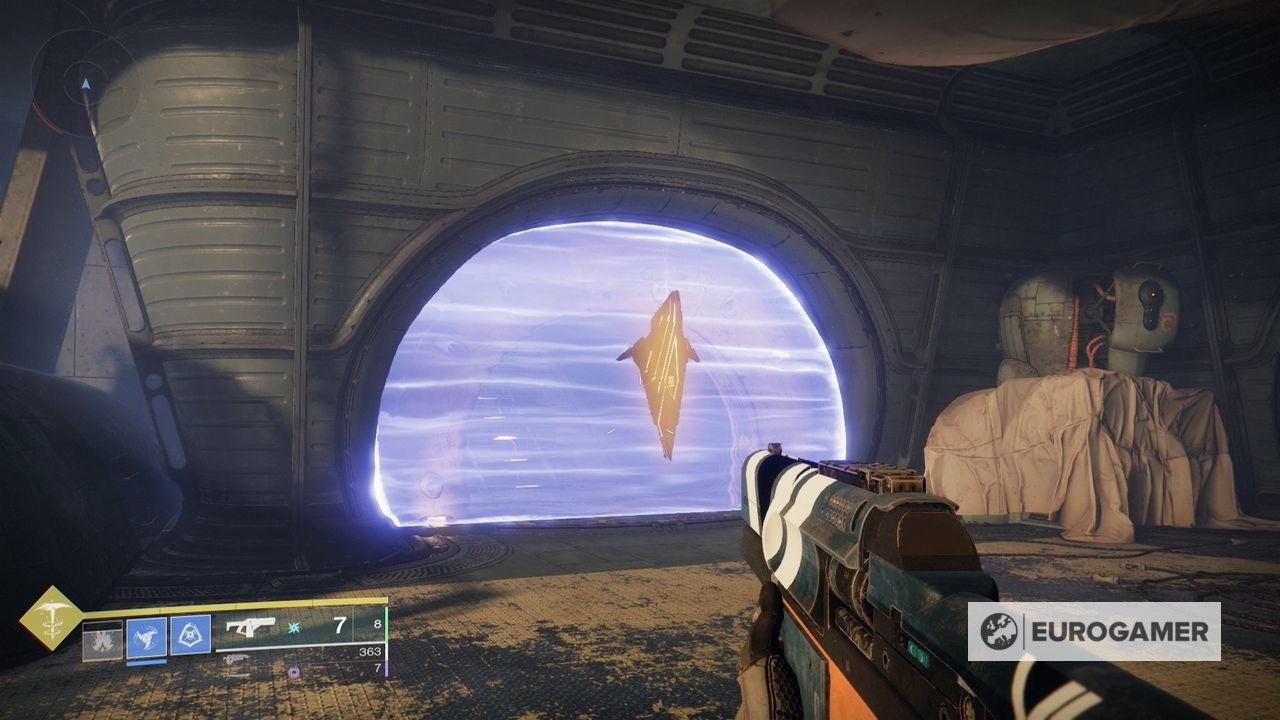Expand the class ability cooldown panel
The width and height of the screenshot is (1280, 720).
click(187, 636)
